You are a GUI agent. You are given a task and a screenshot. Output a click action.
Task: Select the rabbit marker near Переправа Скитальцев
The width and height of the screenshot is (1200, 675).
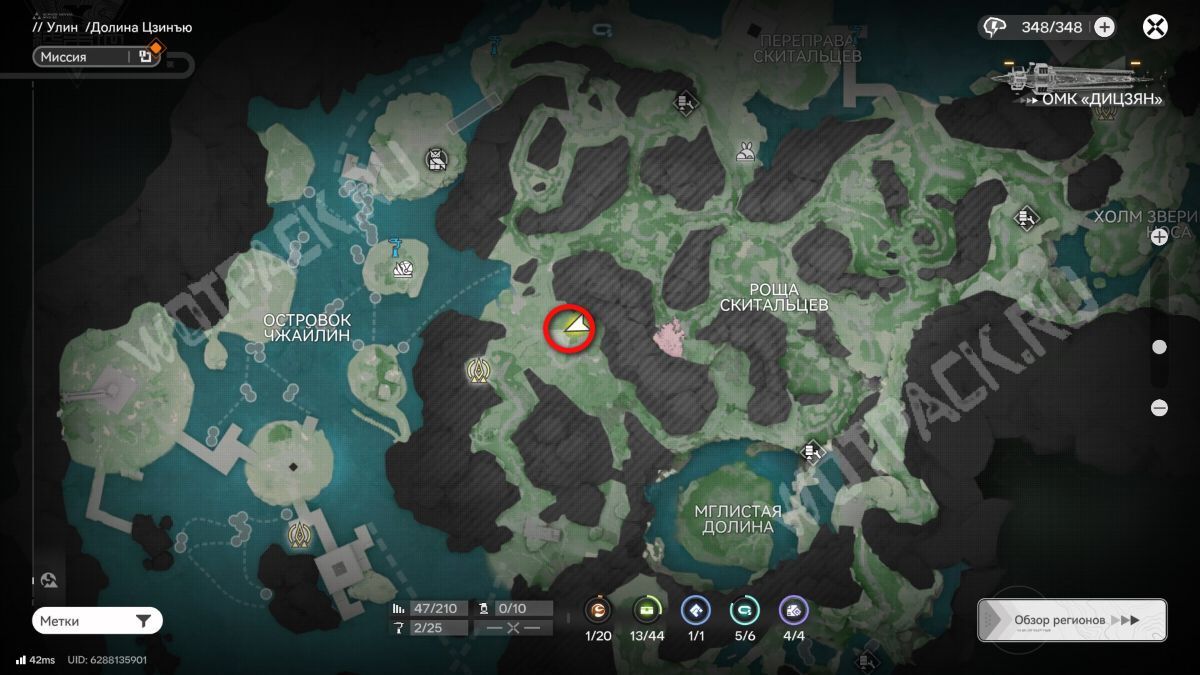(x=745, y=152)
